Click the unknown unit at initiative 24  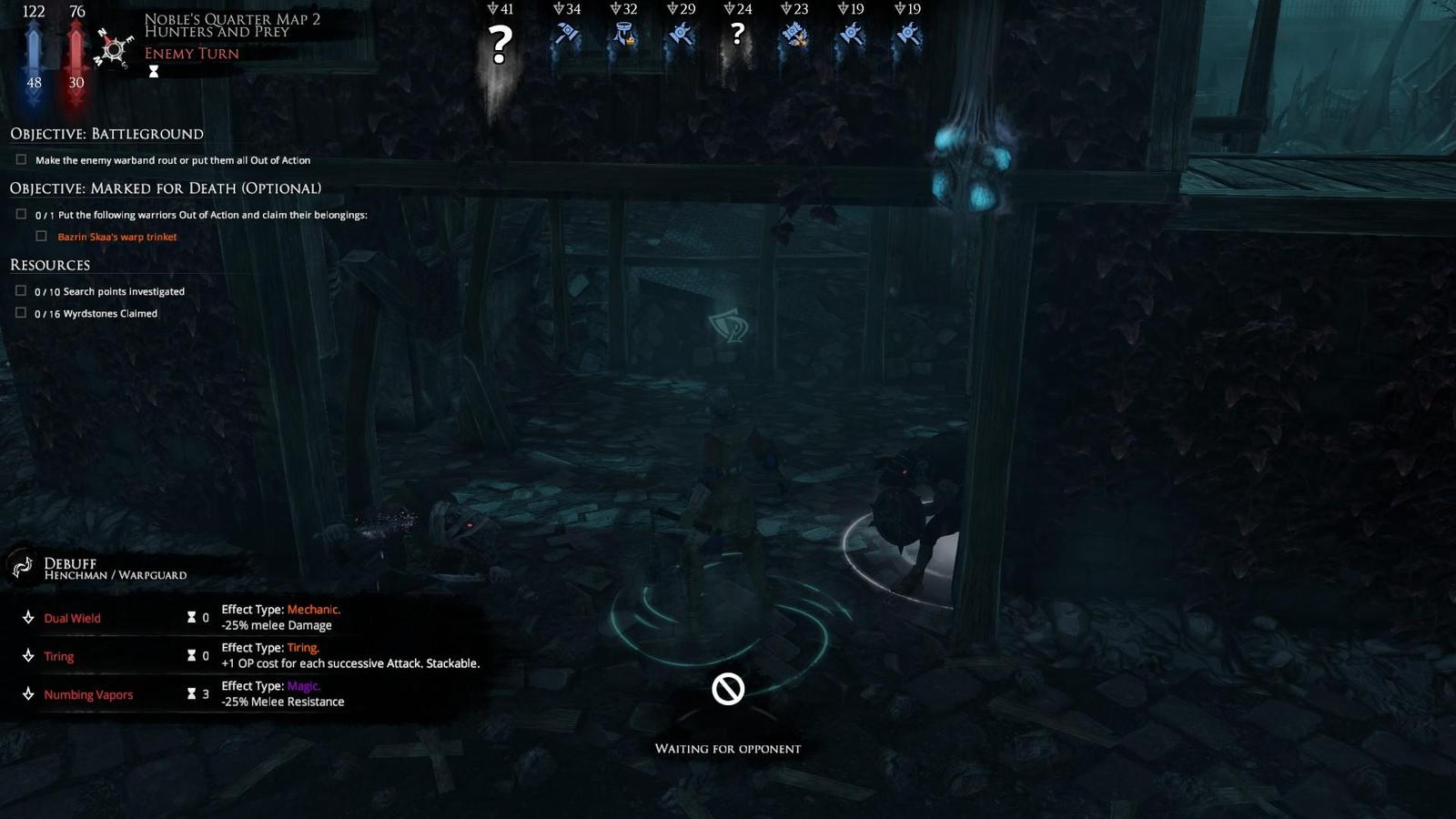pos(737,36)
